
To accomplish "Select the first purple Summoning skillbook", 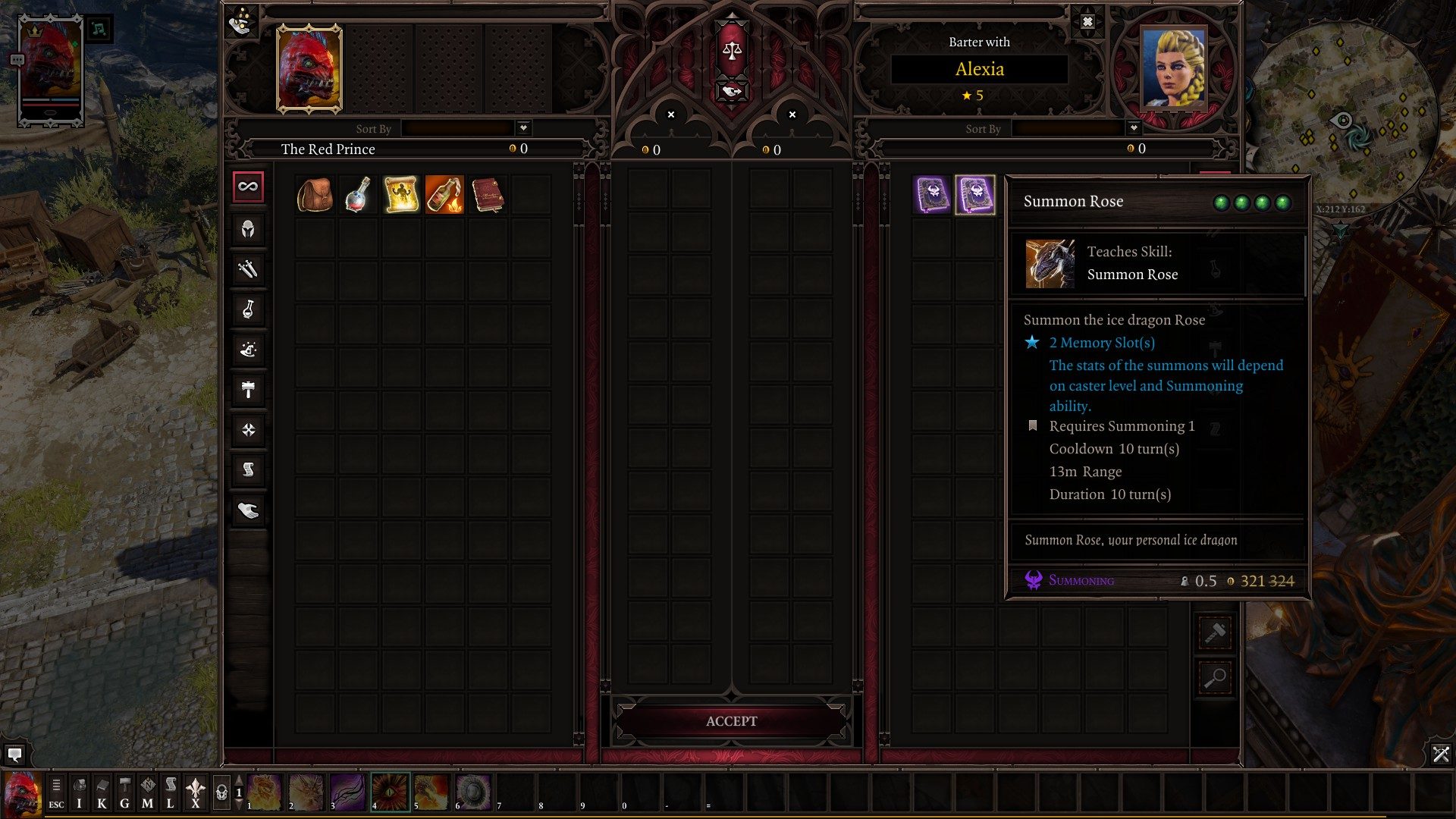I will (x=932, y=195).
